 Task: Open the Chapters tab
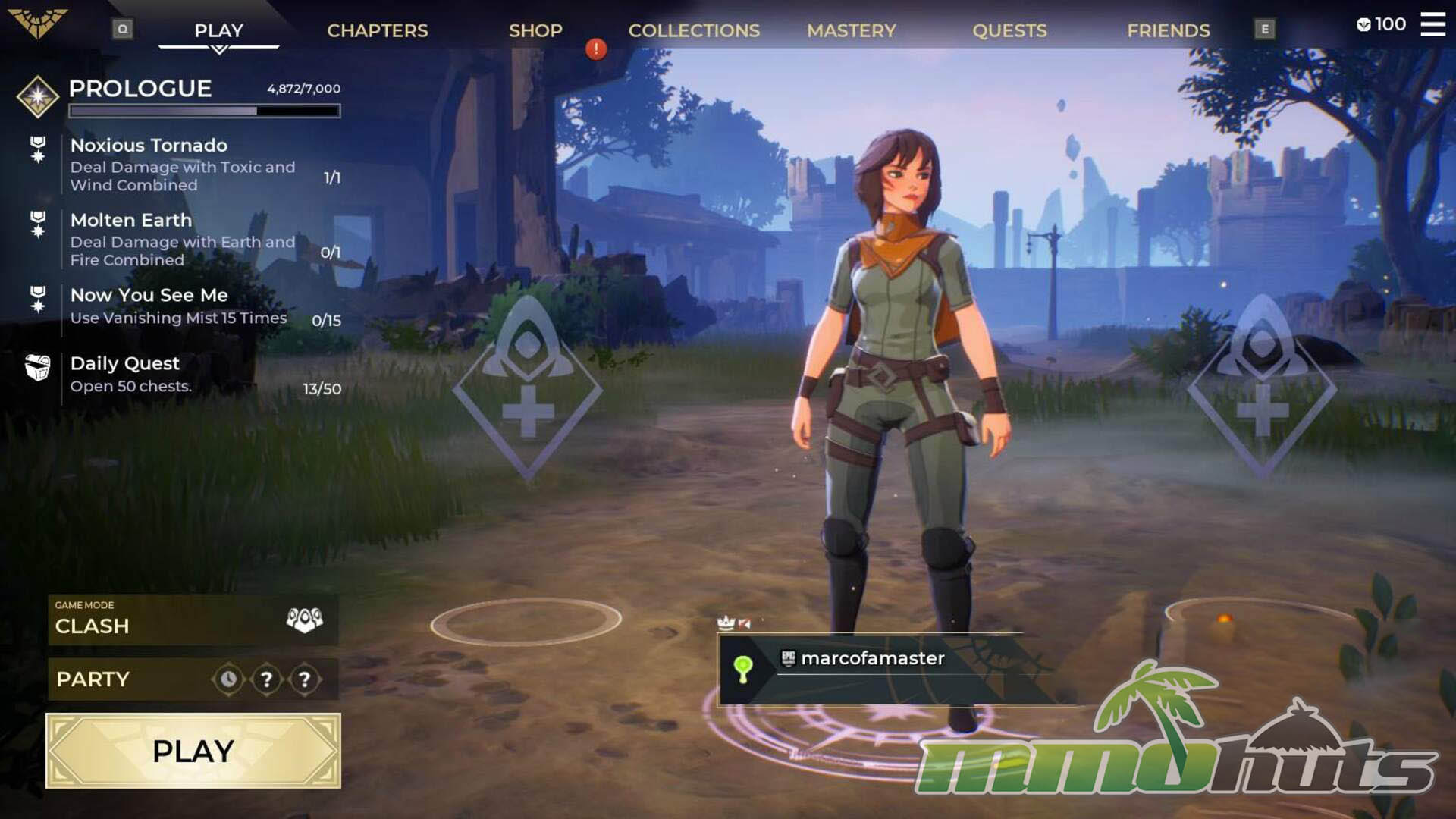pyautogui.click(x=377, y=30)
